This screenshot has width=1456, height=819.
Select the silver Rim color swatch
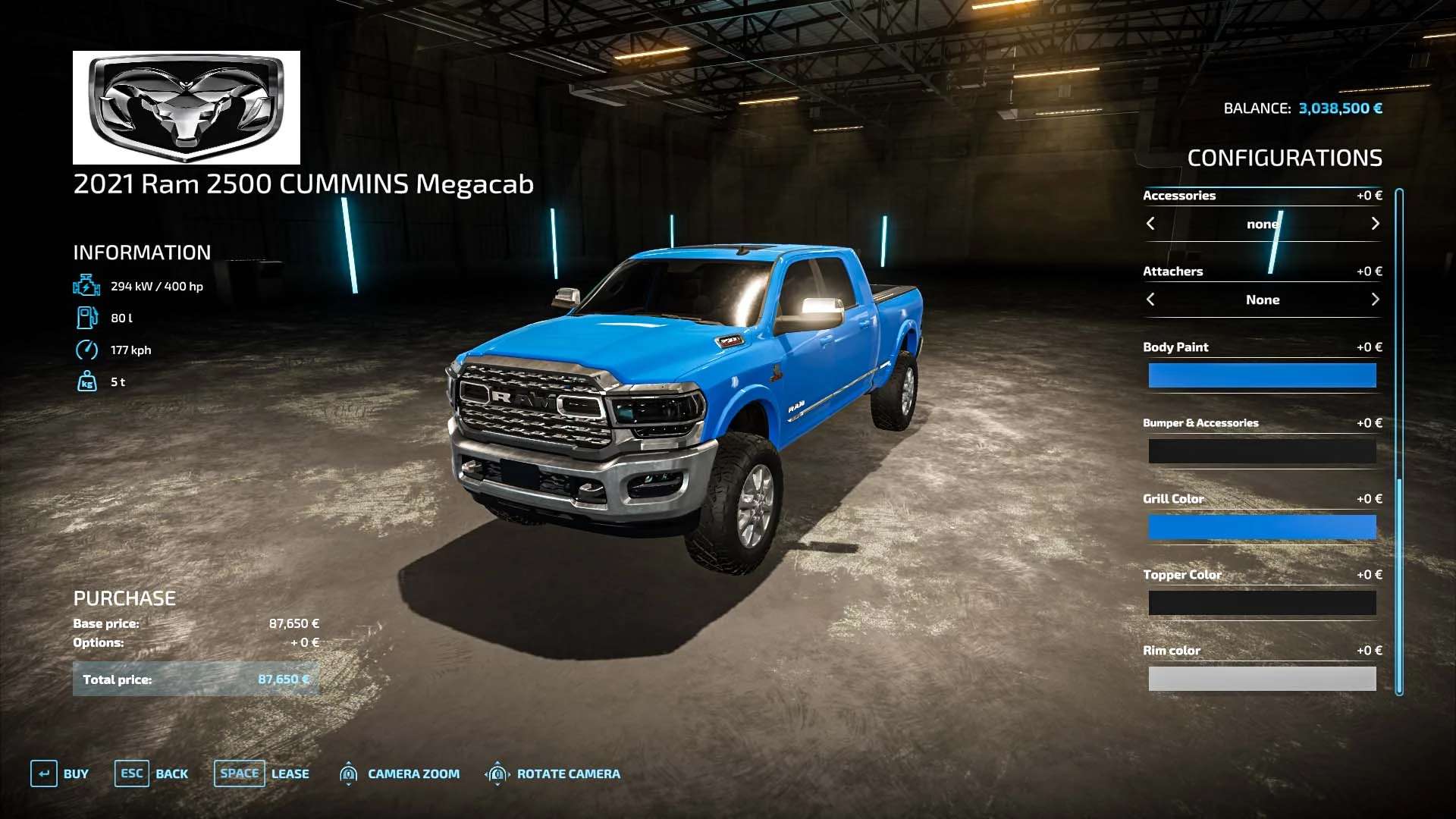tap(1262, 679)
